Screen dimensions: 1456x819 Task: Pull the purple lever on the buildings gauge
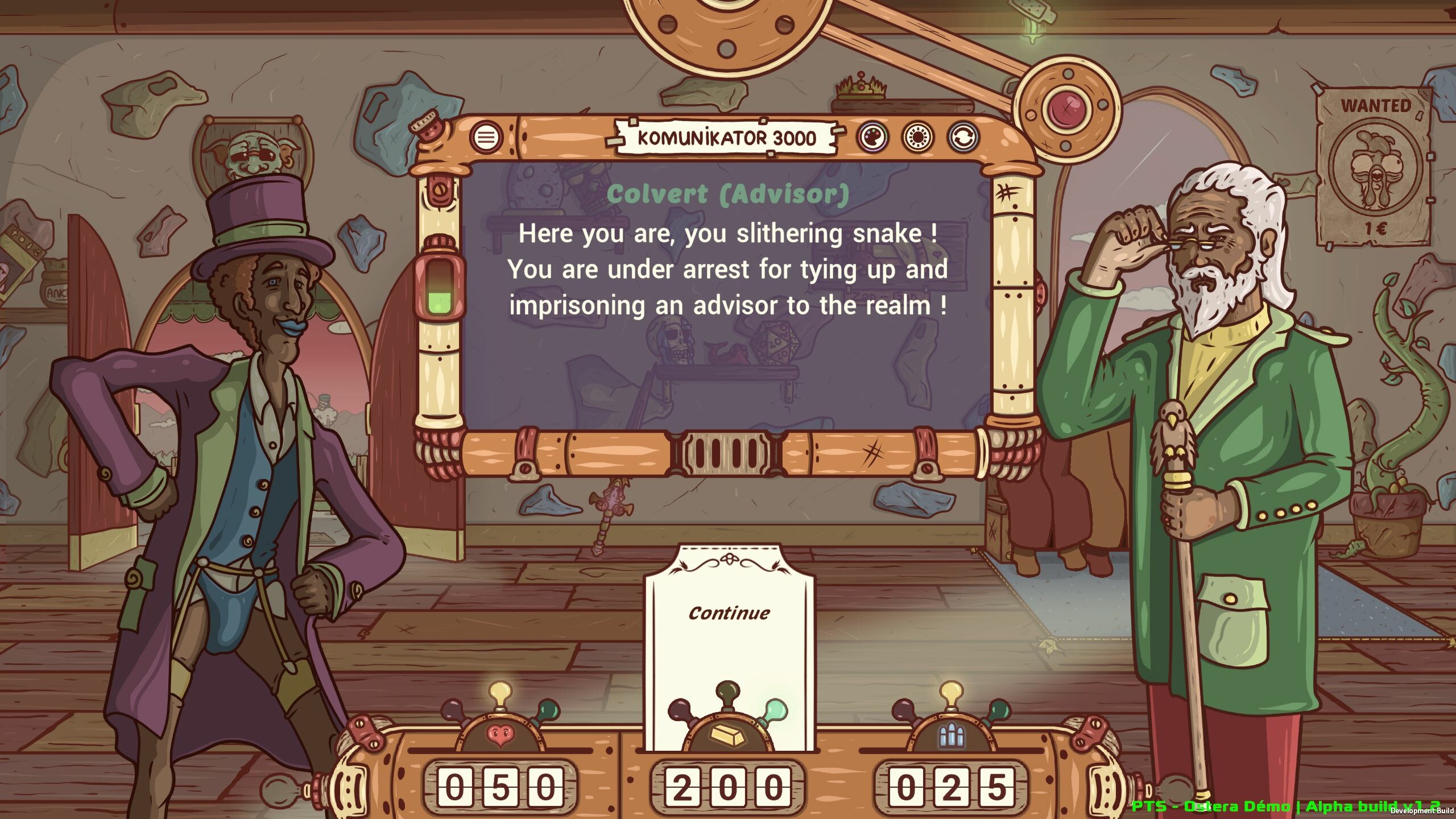903,709
